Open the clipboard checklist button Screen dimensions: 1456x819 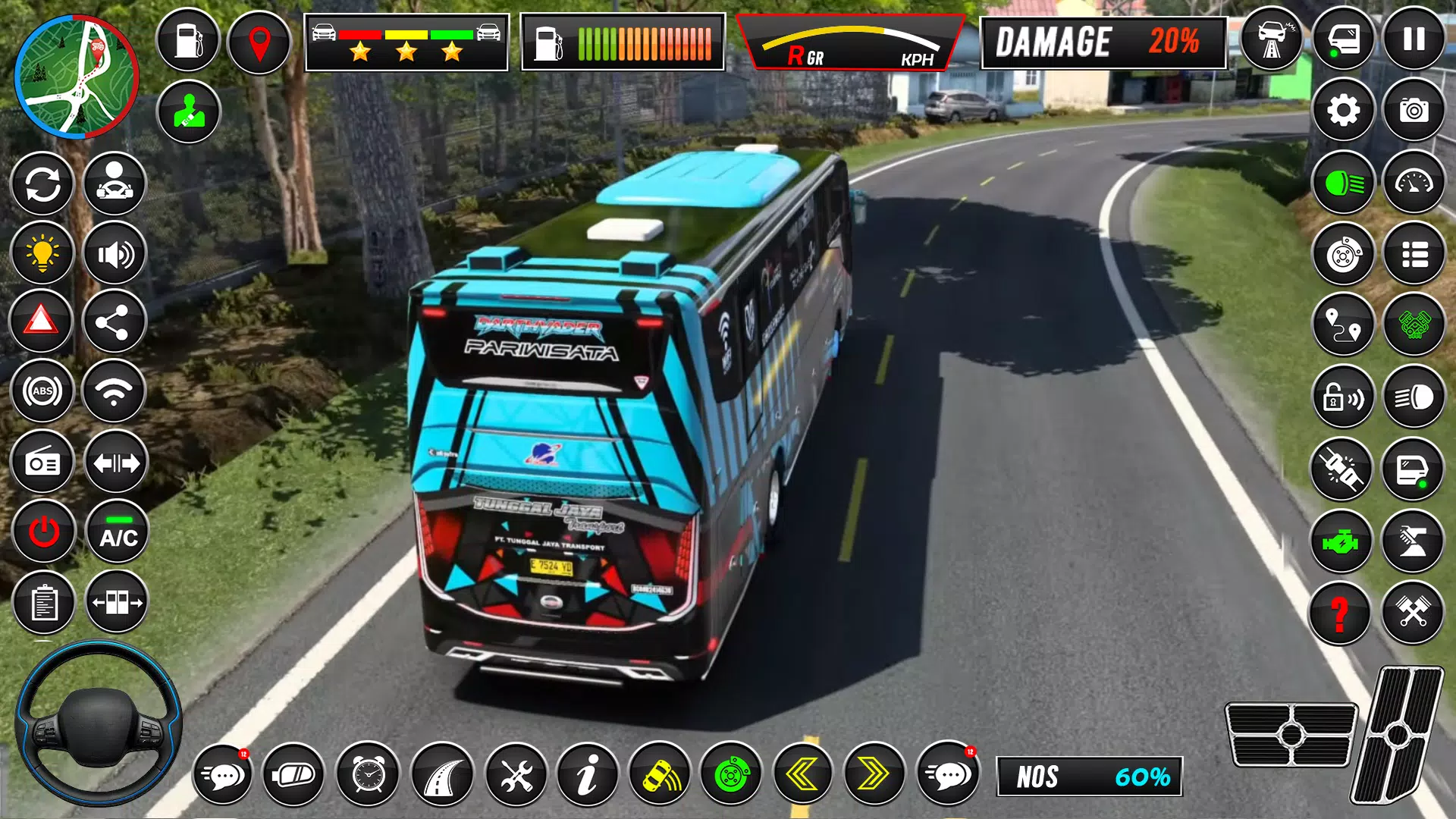(43, 603)
